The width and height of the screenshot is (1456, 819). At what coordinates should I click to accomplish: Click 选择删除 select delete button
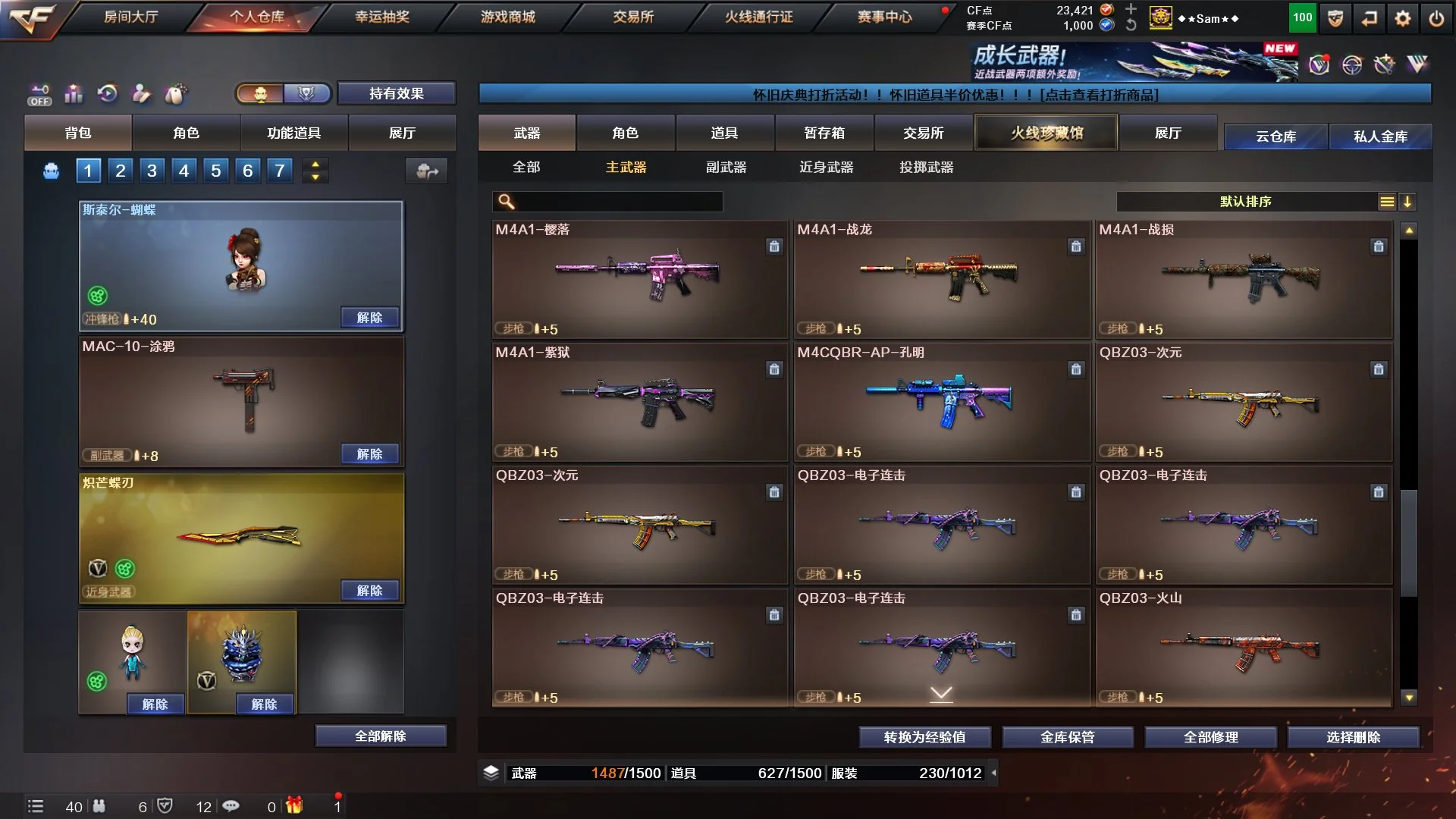[x=1353, y=736]
